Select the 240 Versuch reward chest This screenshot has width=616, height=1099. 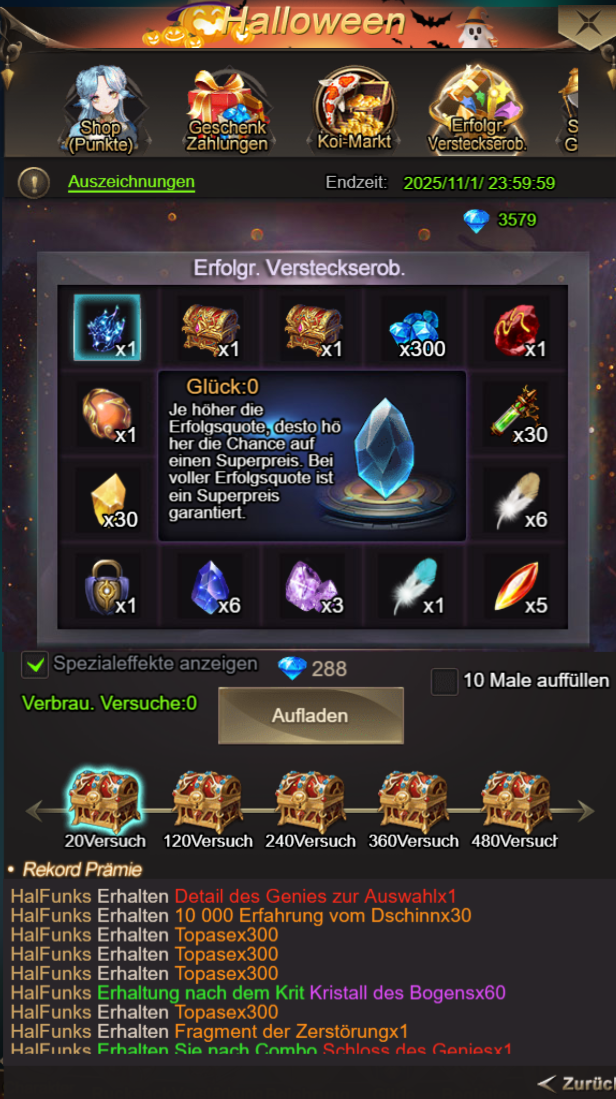[310, 800]
